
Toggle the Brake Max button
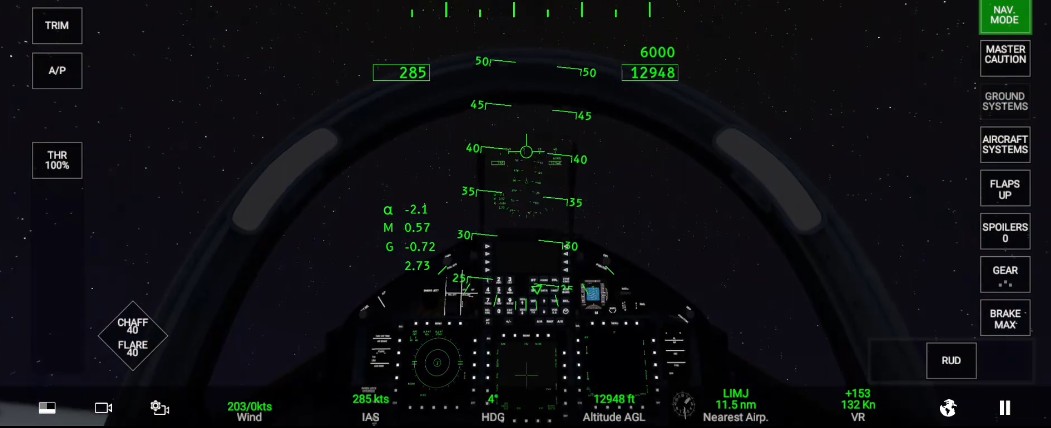pos(1005,318)
